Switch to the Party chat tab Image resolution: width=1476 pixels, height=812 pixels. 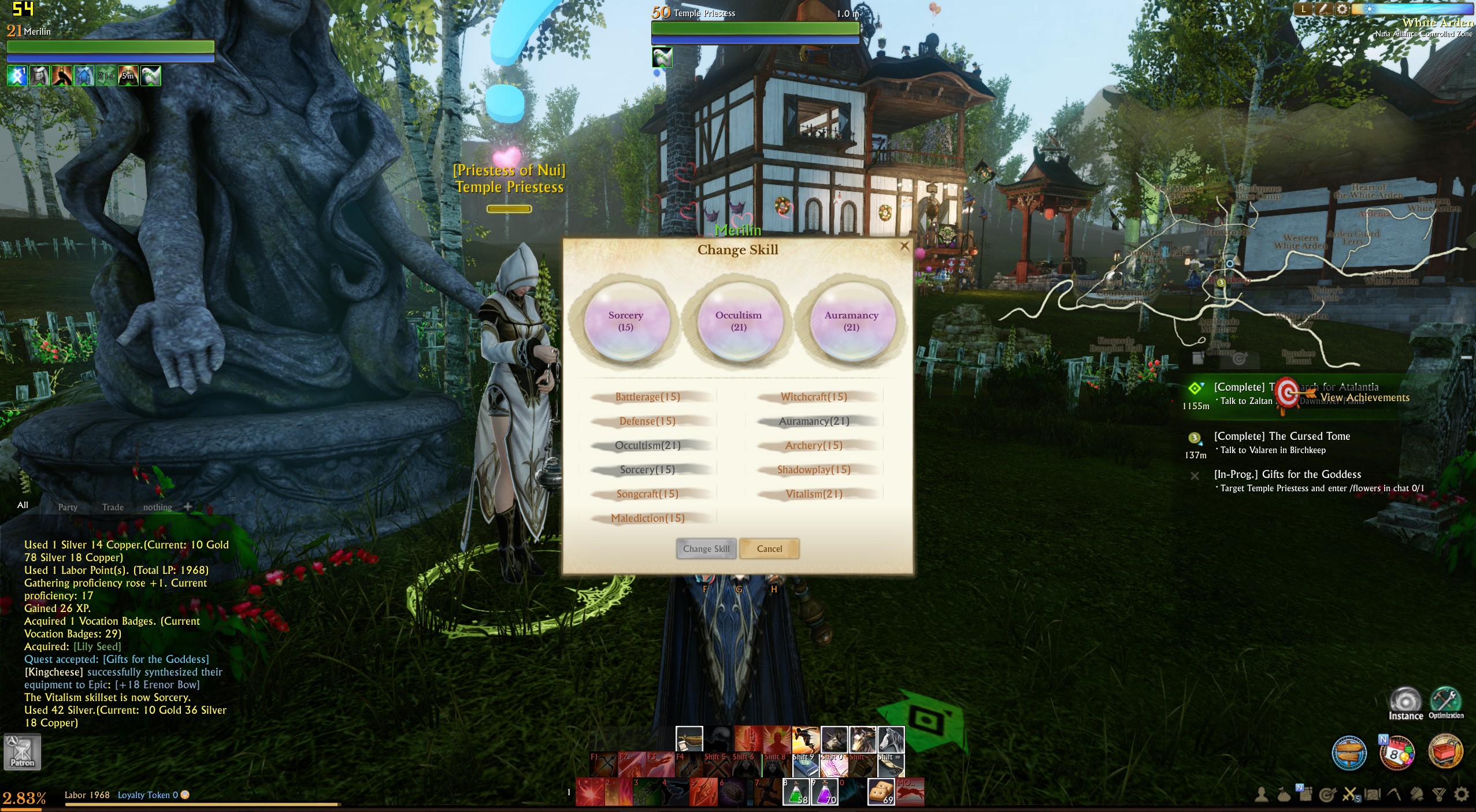click(68, 507)
